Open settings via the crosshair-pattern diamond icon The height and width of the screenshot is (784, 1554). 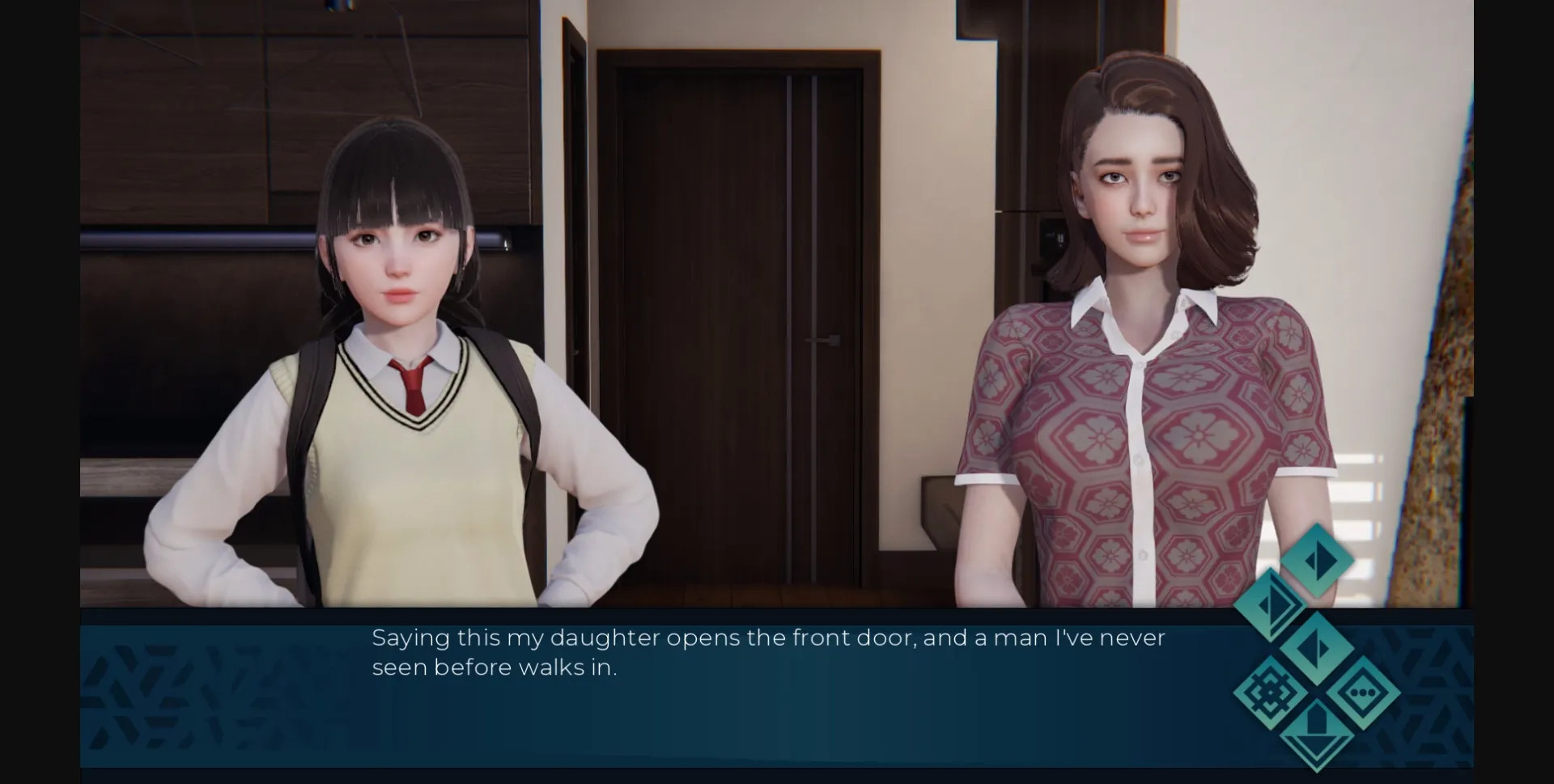[x=1270, y=693]
